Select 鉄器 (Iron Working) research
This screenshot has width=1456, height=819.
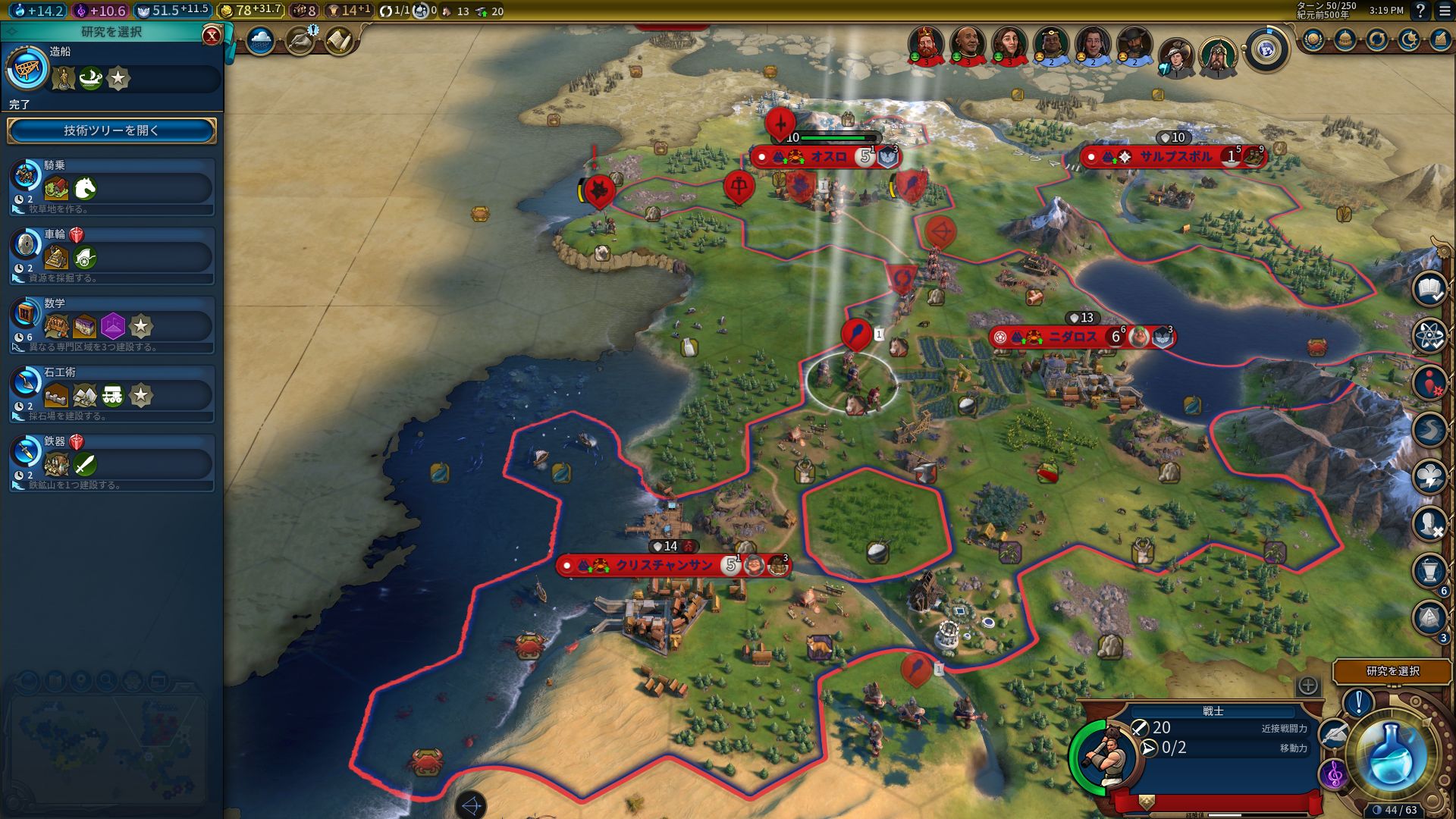[x=111, y=463]
